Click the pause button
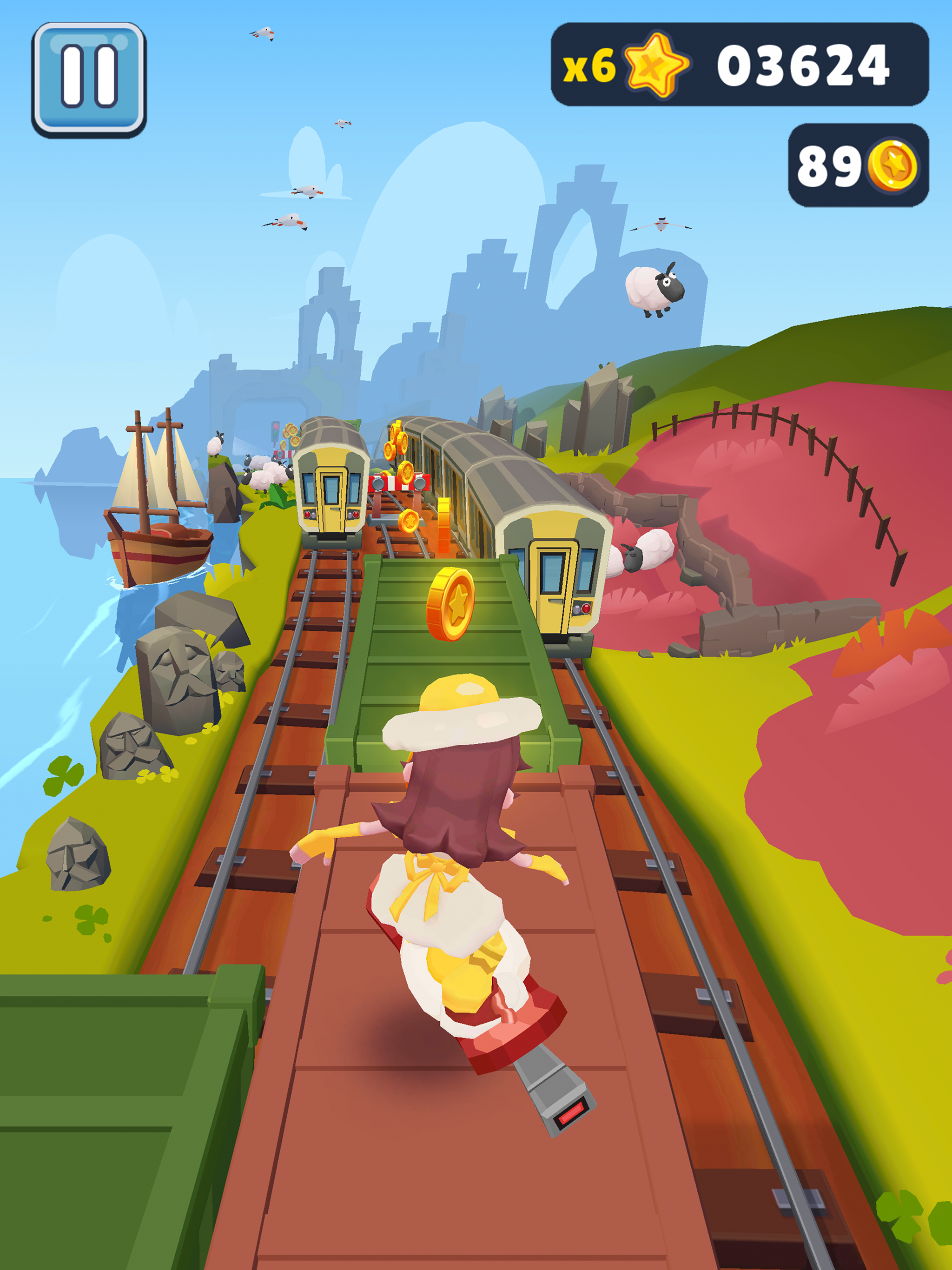The width and height of the screenshot is (952, 1270). click(89, 80)
